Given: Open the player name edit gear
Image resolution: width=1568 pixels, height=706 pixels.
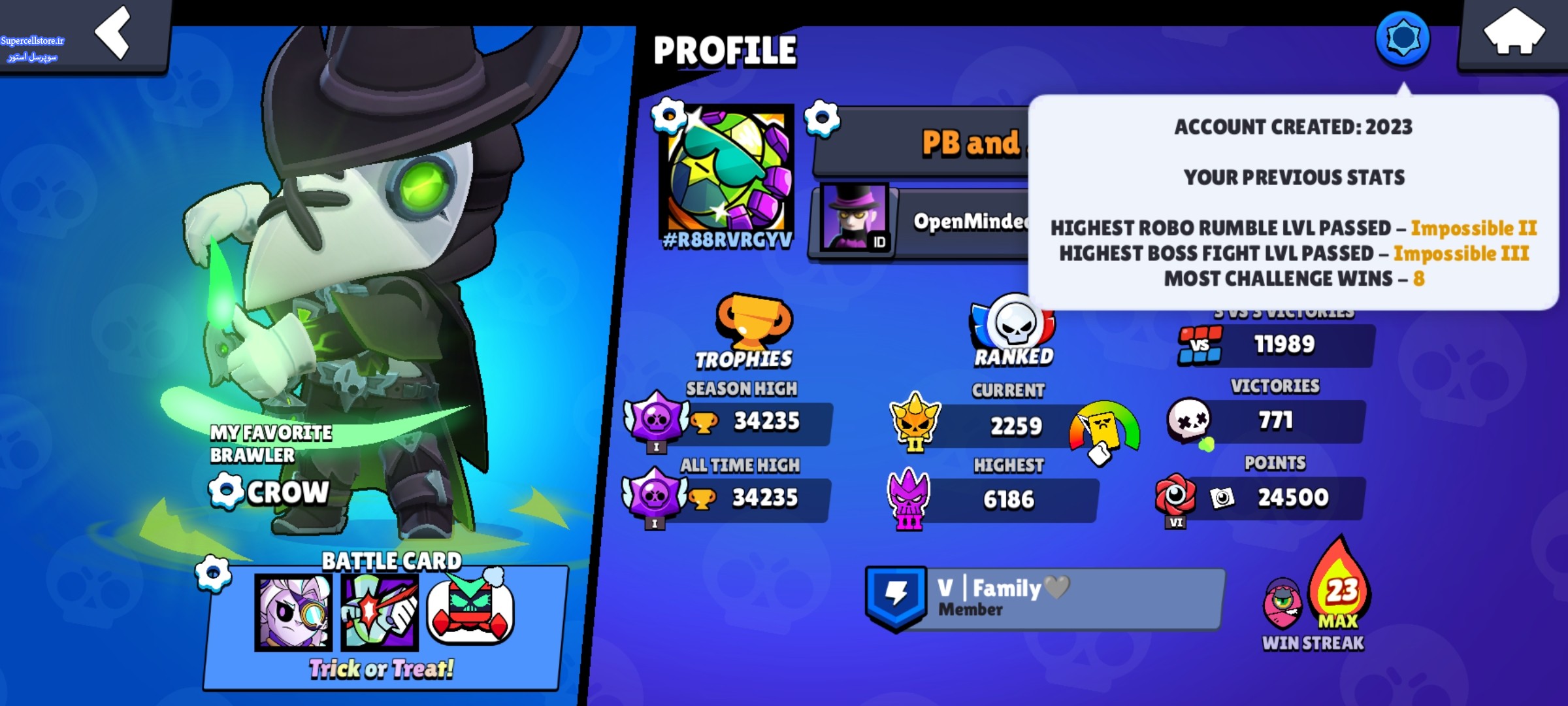Looking at the screenshot, I should tap(821, 118).
